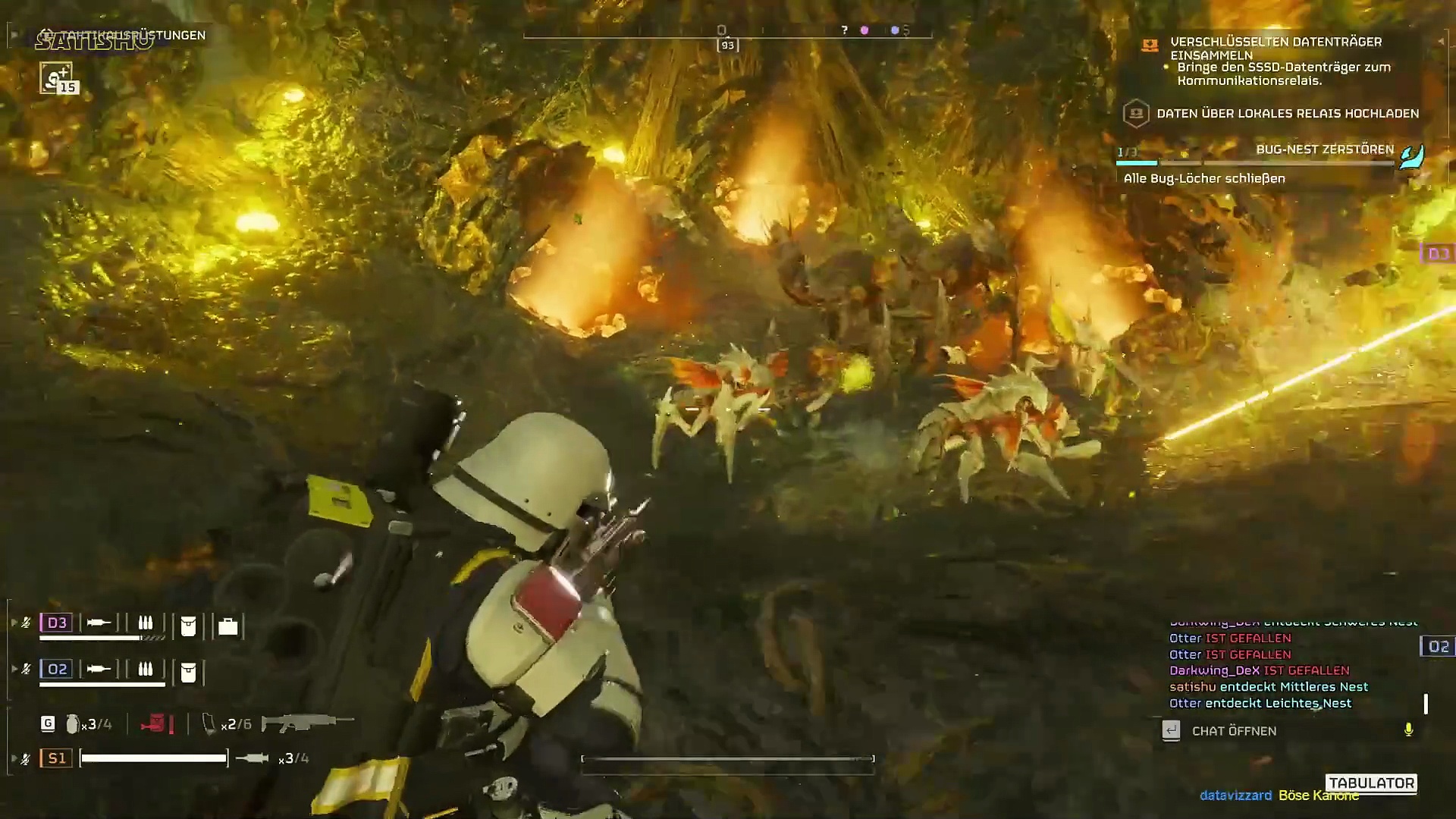Select squad member O2's name tag
The width and height of the screenshot is (1456, 819).
pos(57,669)
